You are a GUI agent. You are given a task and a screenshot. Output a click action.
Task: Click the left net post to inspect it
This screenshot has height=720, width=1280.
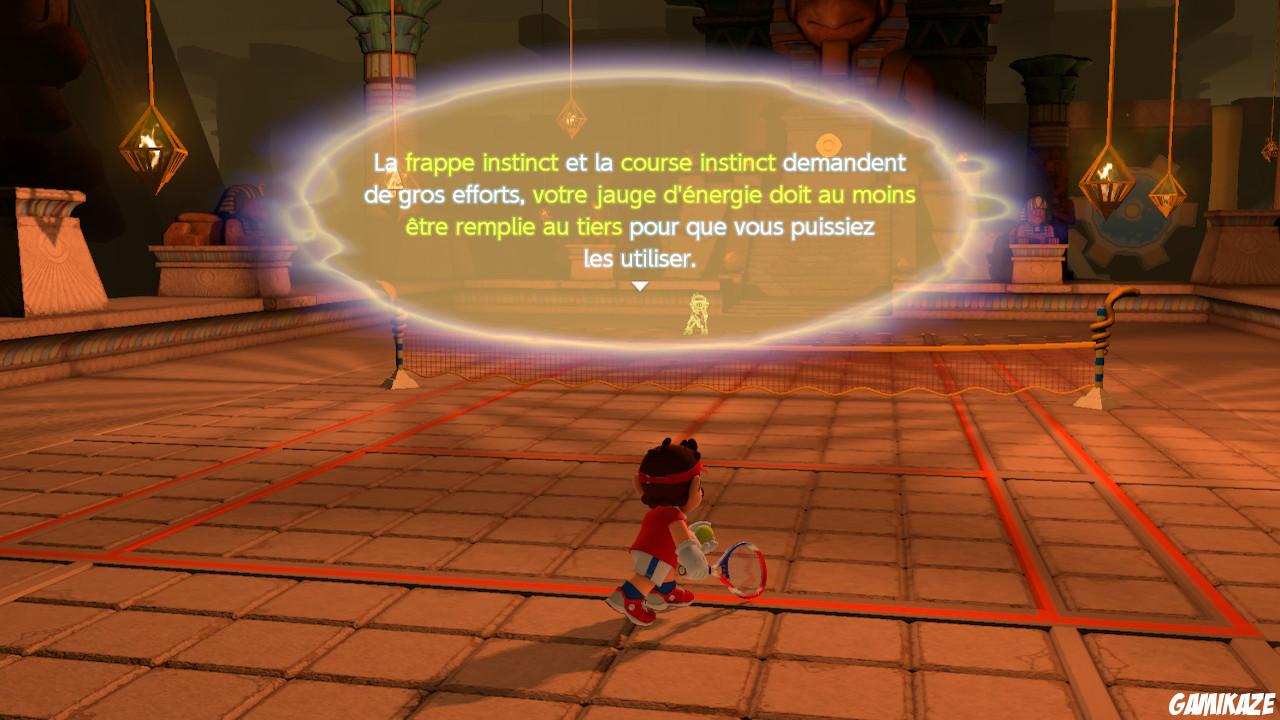pyautogui.click(x=399, y=345)
